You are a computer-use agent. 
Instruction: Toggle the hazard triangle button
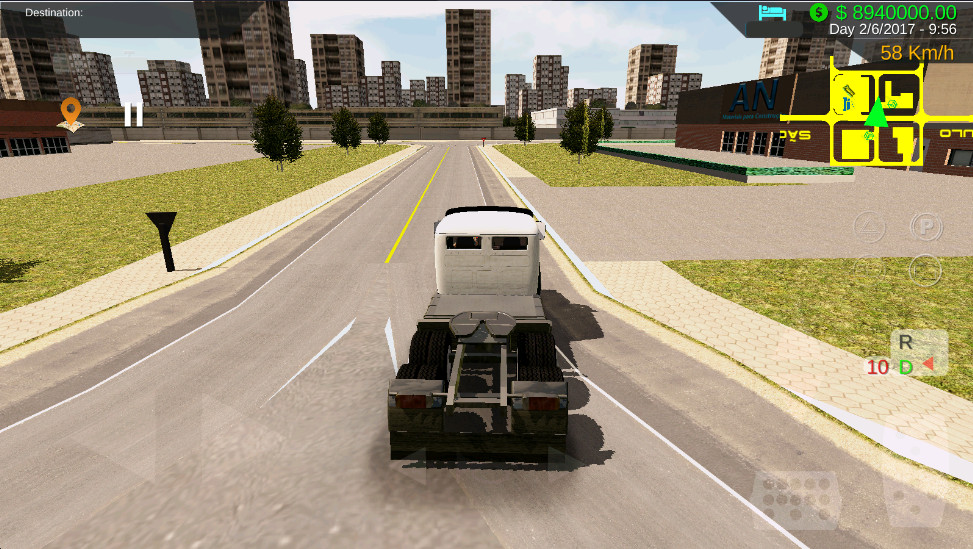coord(868,228)
